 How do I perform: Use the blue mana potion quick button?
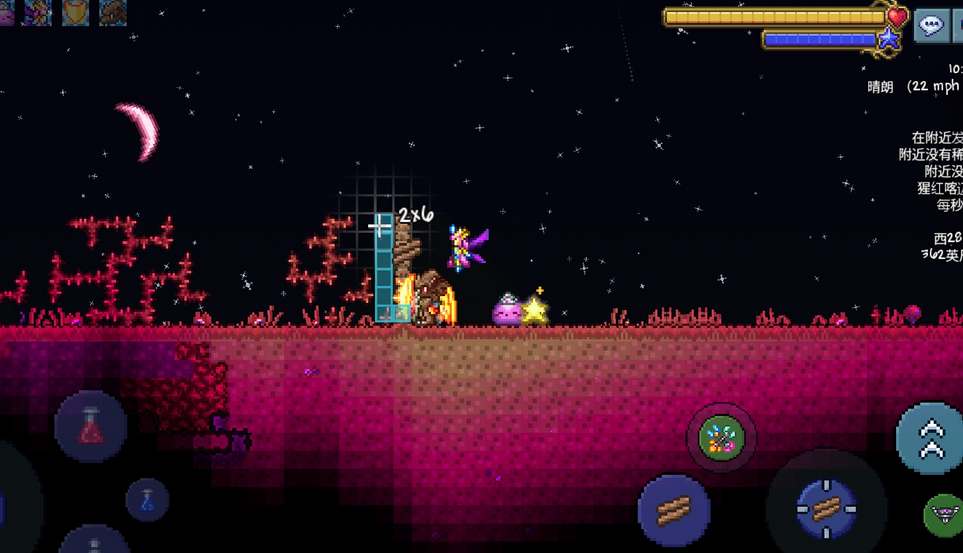tap(146, 499)
